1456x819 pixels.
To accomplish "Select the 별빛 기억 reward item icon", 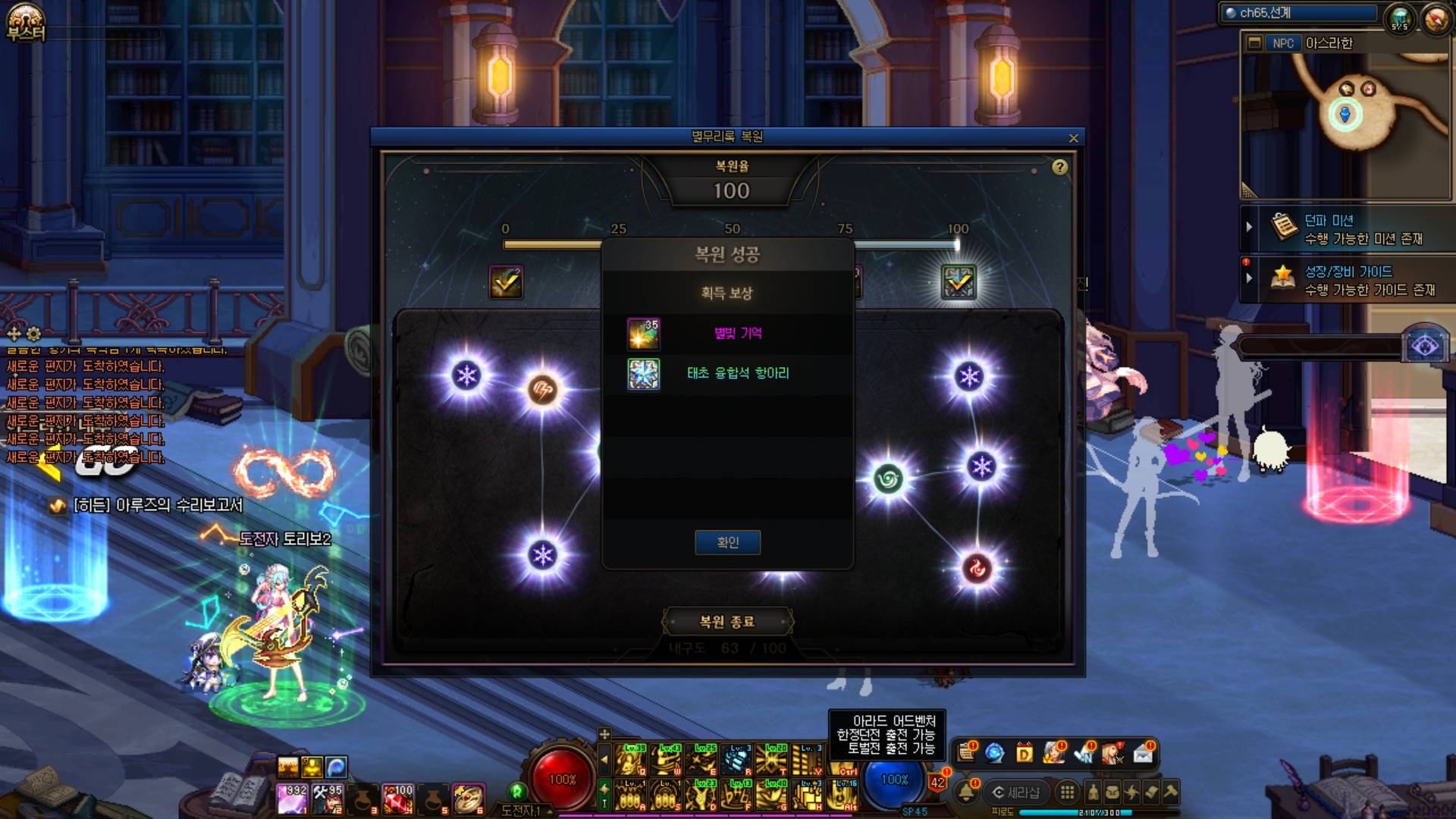I will 644,334.
